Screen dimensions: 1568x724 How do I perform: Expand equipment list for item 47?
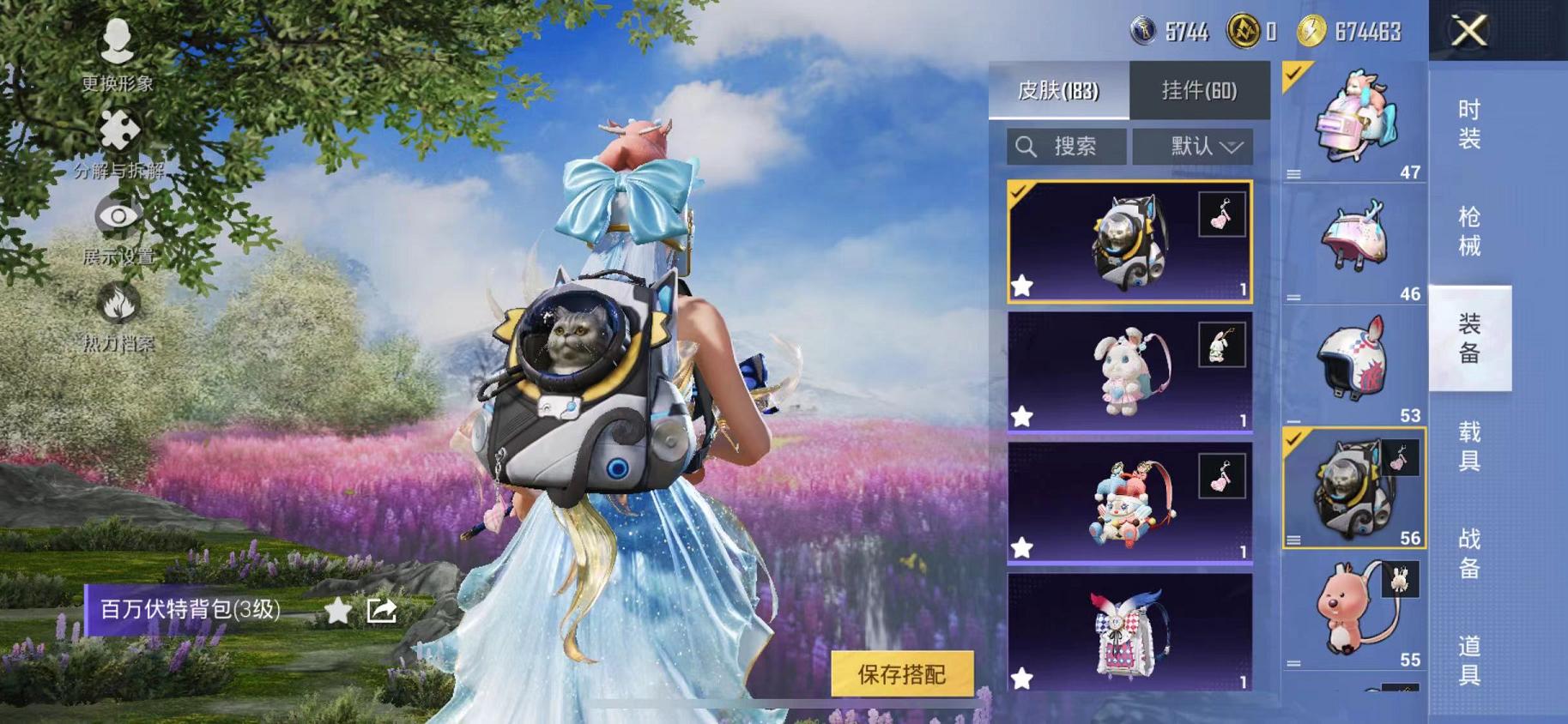tap(1294, 172)
